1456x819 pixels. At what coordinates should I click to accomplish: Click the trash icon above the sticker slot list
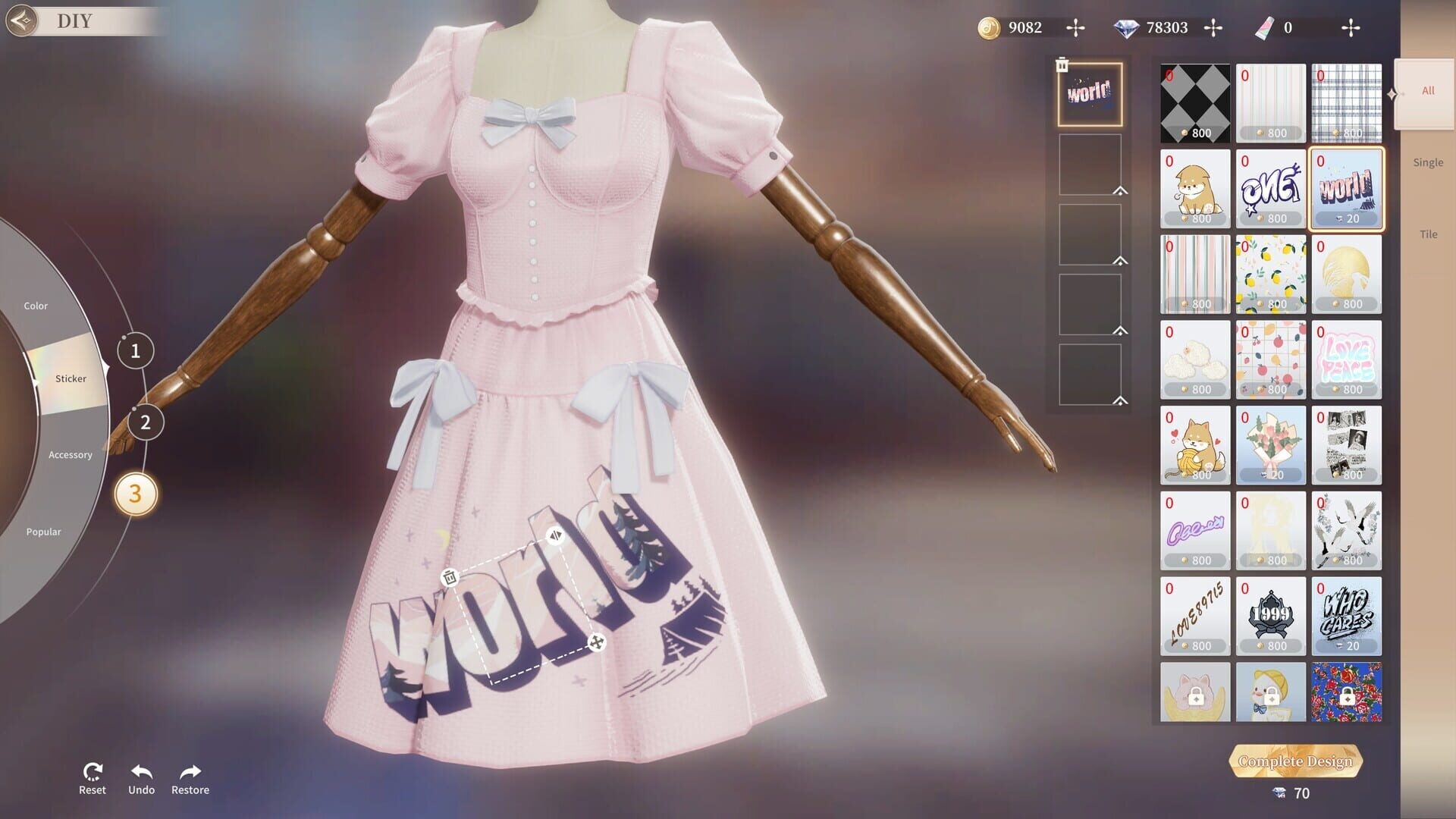[1061, 64]
